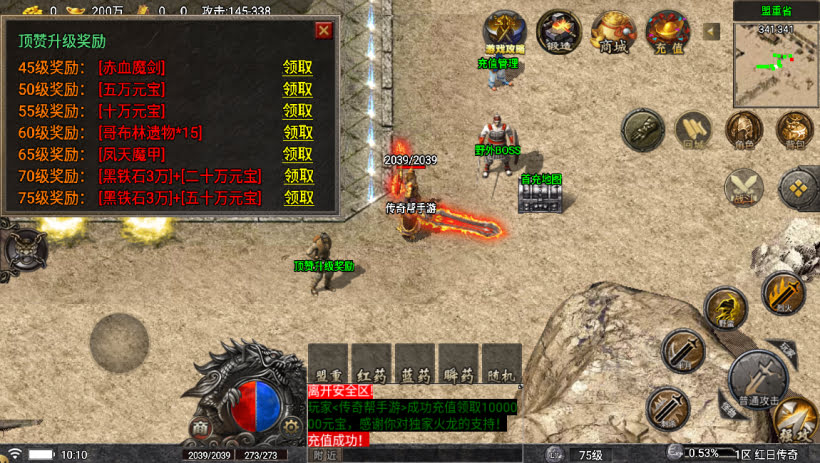This screenshot has width=820, height=463.
Task: Open the 锻造 forging menu
Action: point(559,32)
